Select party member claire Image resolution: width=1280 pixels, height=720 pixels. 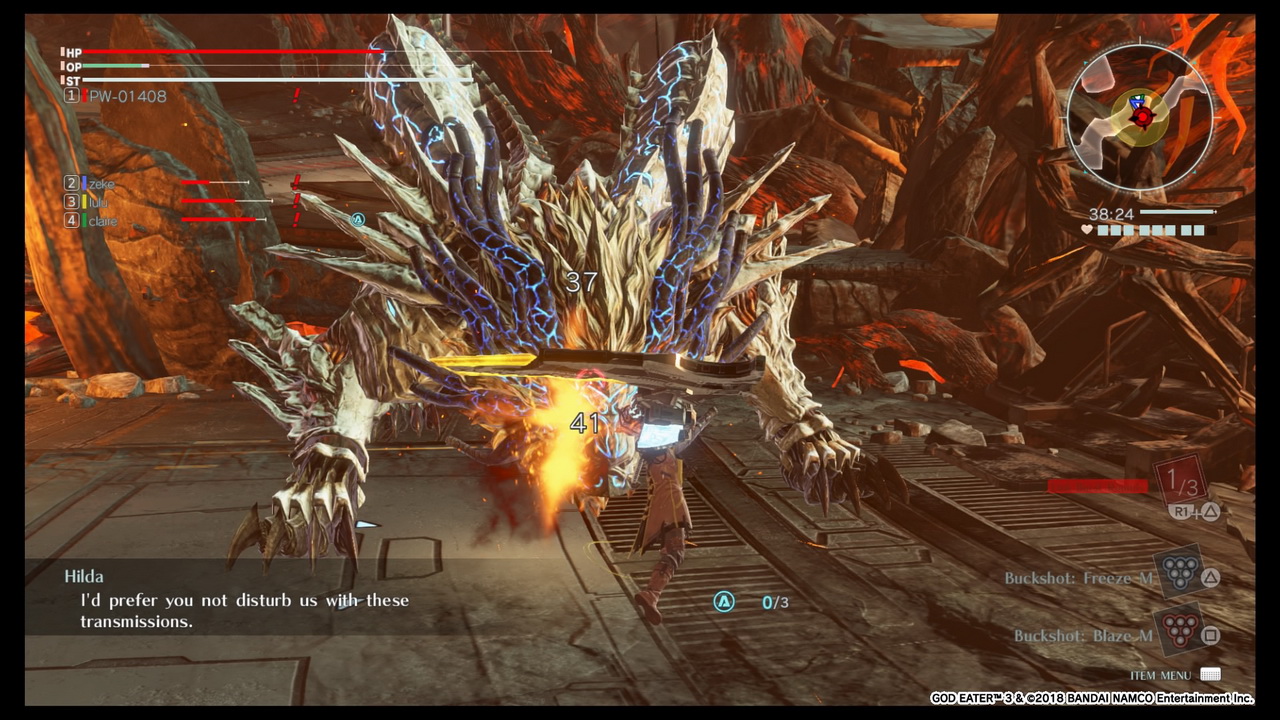(x=102, y=221)
